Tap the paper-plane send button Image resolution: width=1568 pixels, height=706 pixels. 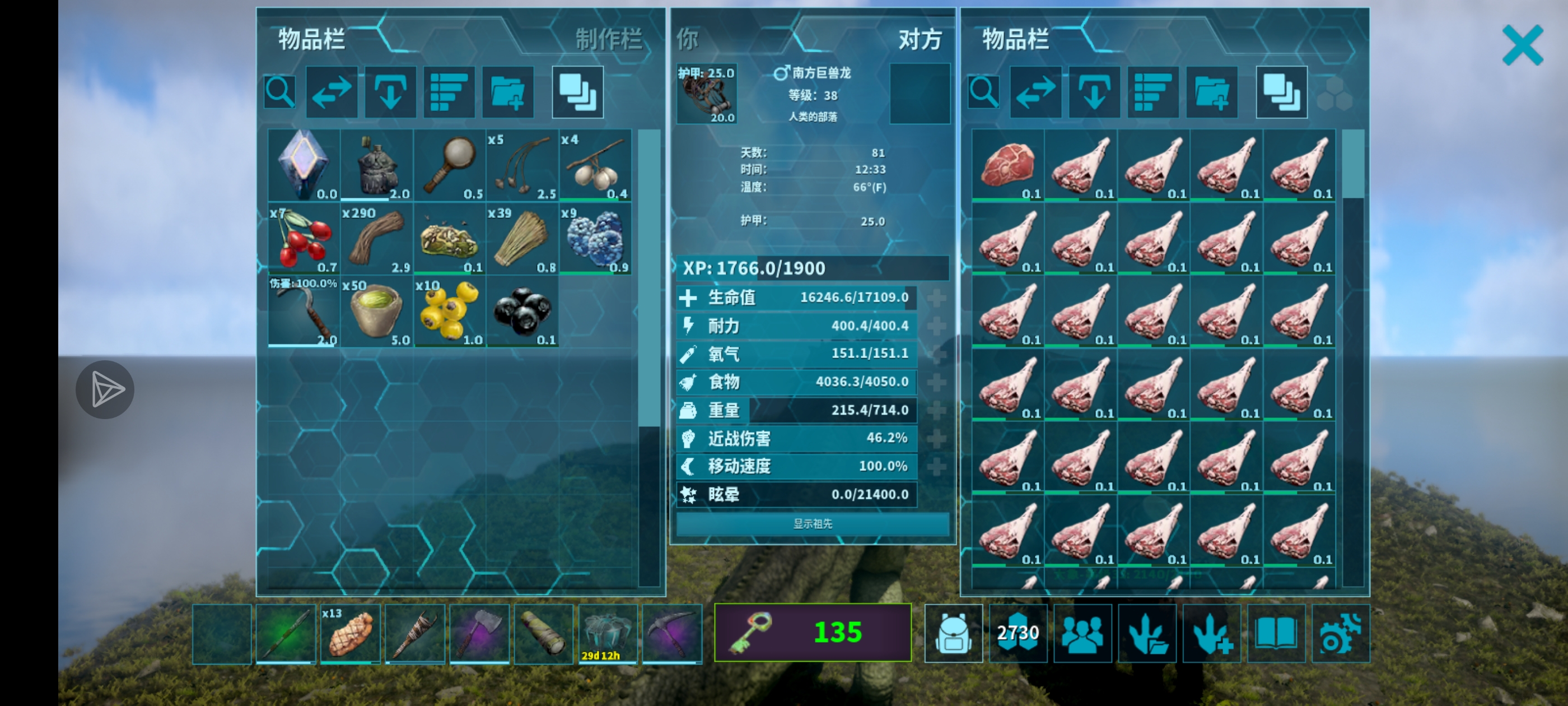pos(105,390)
